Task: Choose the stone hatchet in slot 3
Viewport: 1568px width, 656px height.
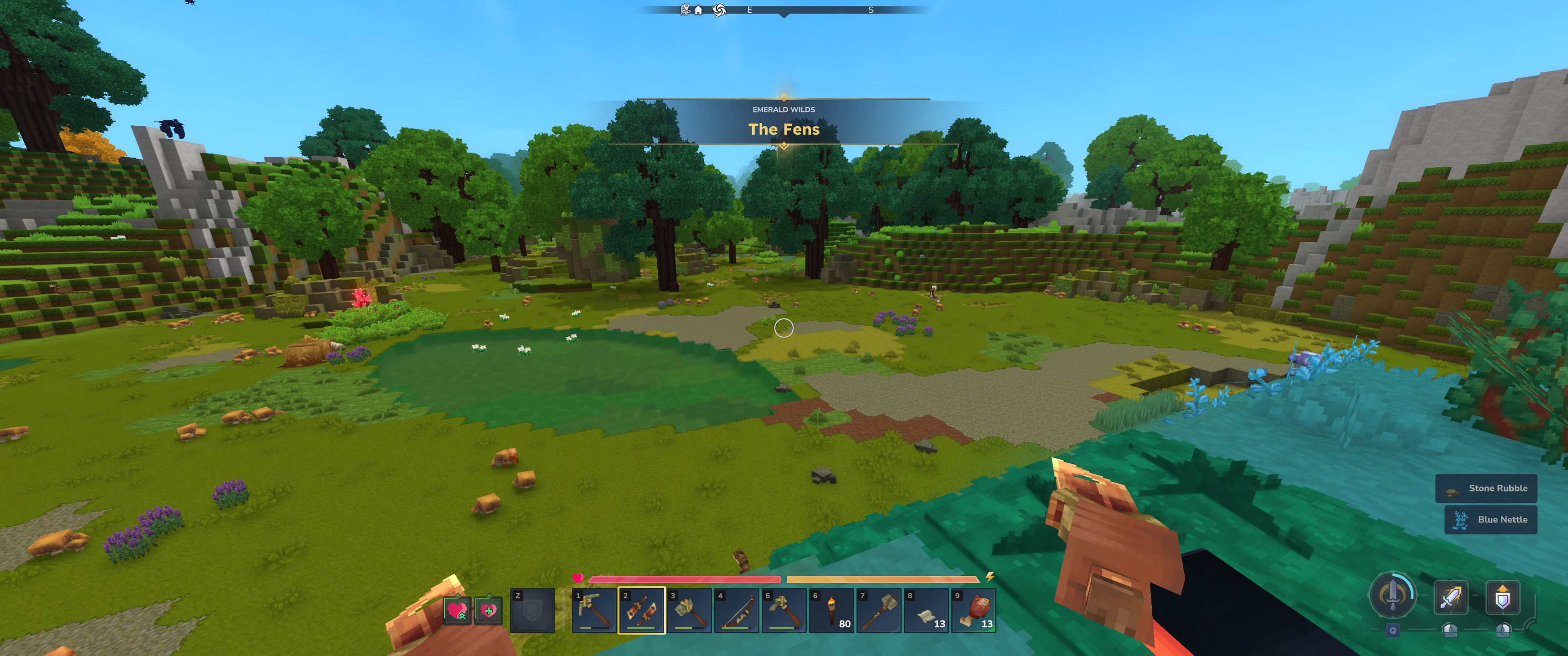Action: coord(689,610)
